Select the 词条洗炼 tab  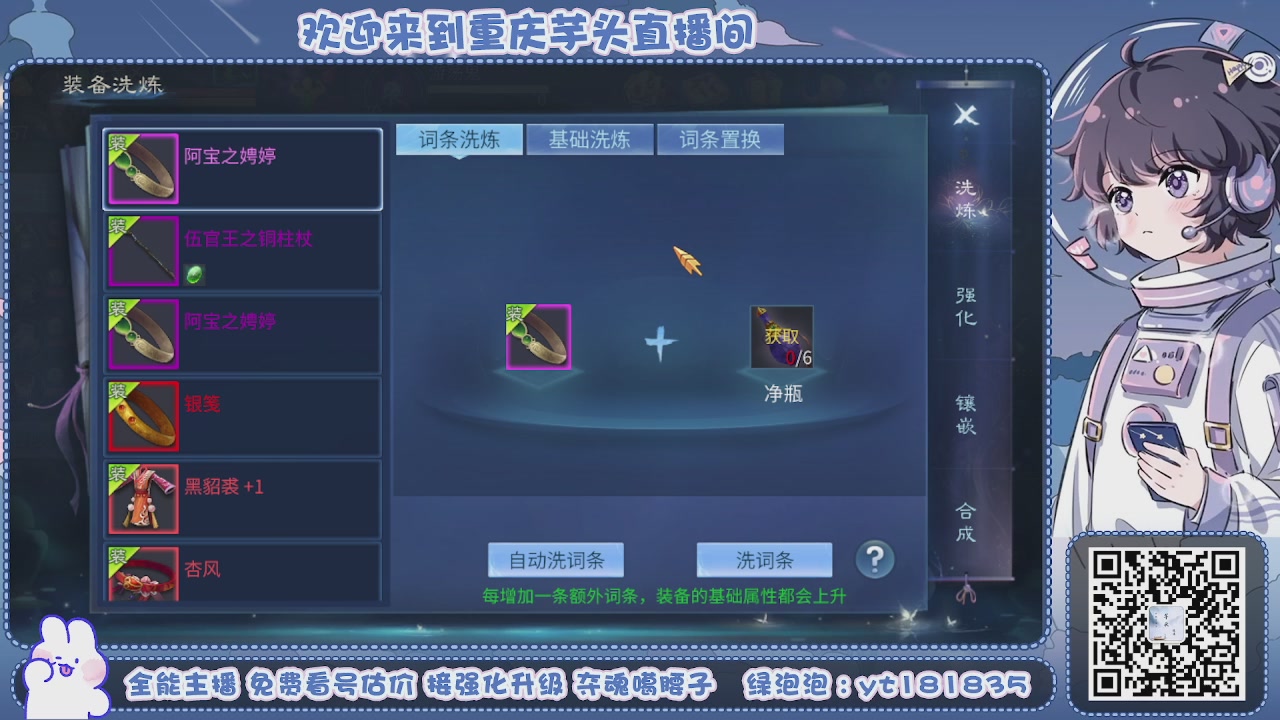tap(458, 139)
